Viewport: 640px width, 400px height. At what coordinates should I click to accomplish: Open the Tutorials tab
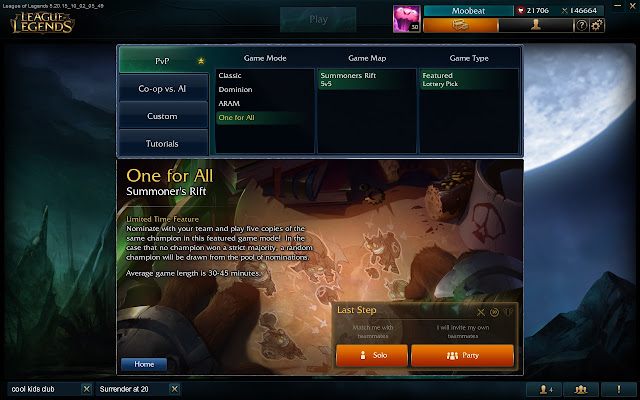pyautogui.click(x=162, y=144)
